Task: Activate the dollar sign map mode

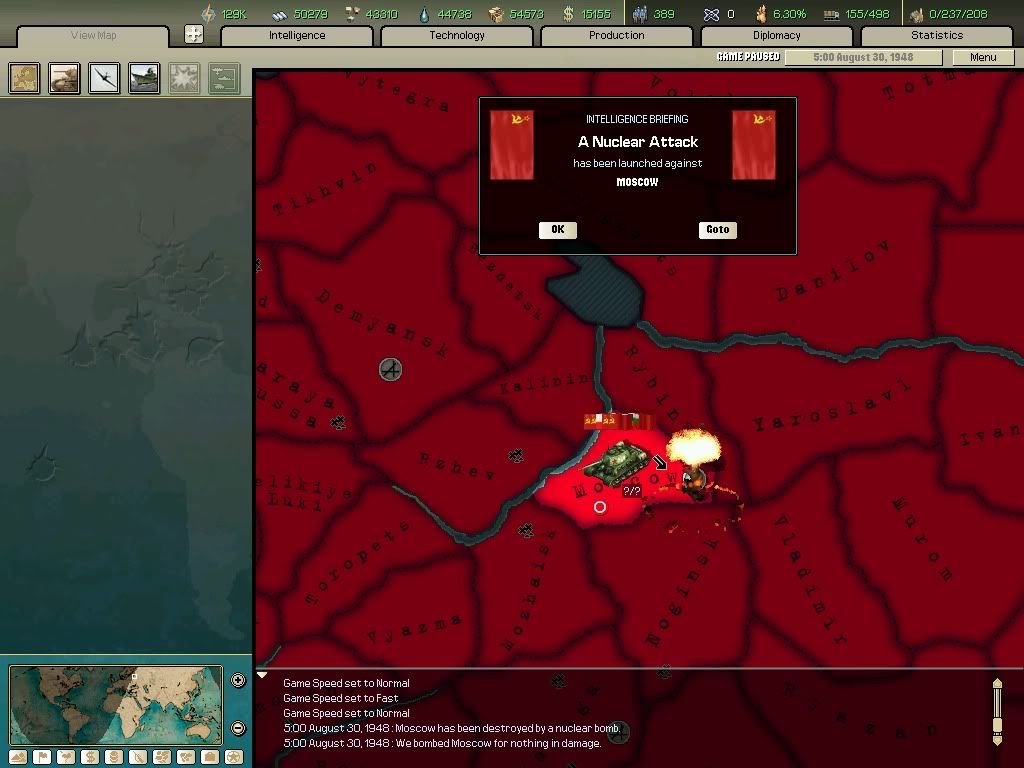Action: click(90, 757)
